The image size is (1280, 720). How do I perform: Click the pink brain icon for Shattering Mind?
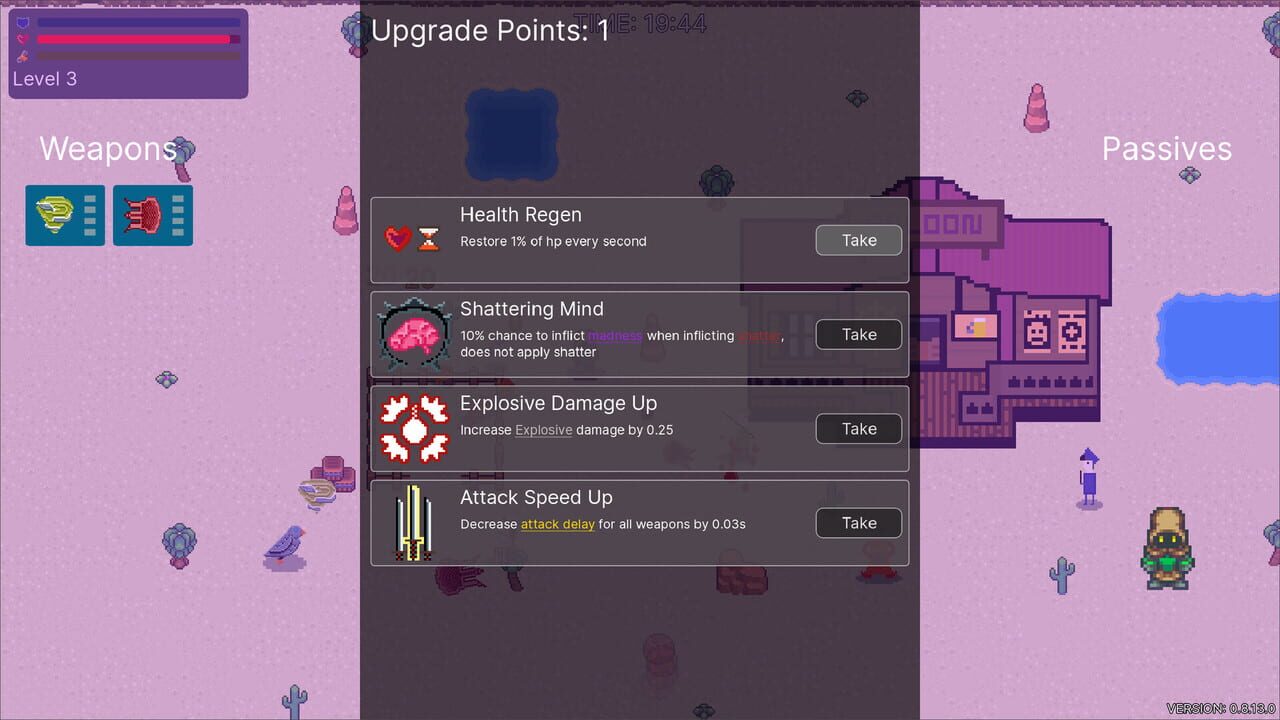[x=413, y=332]
